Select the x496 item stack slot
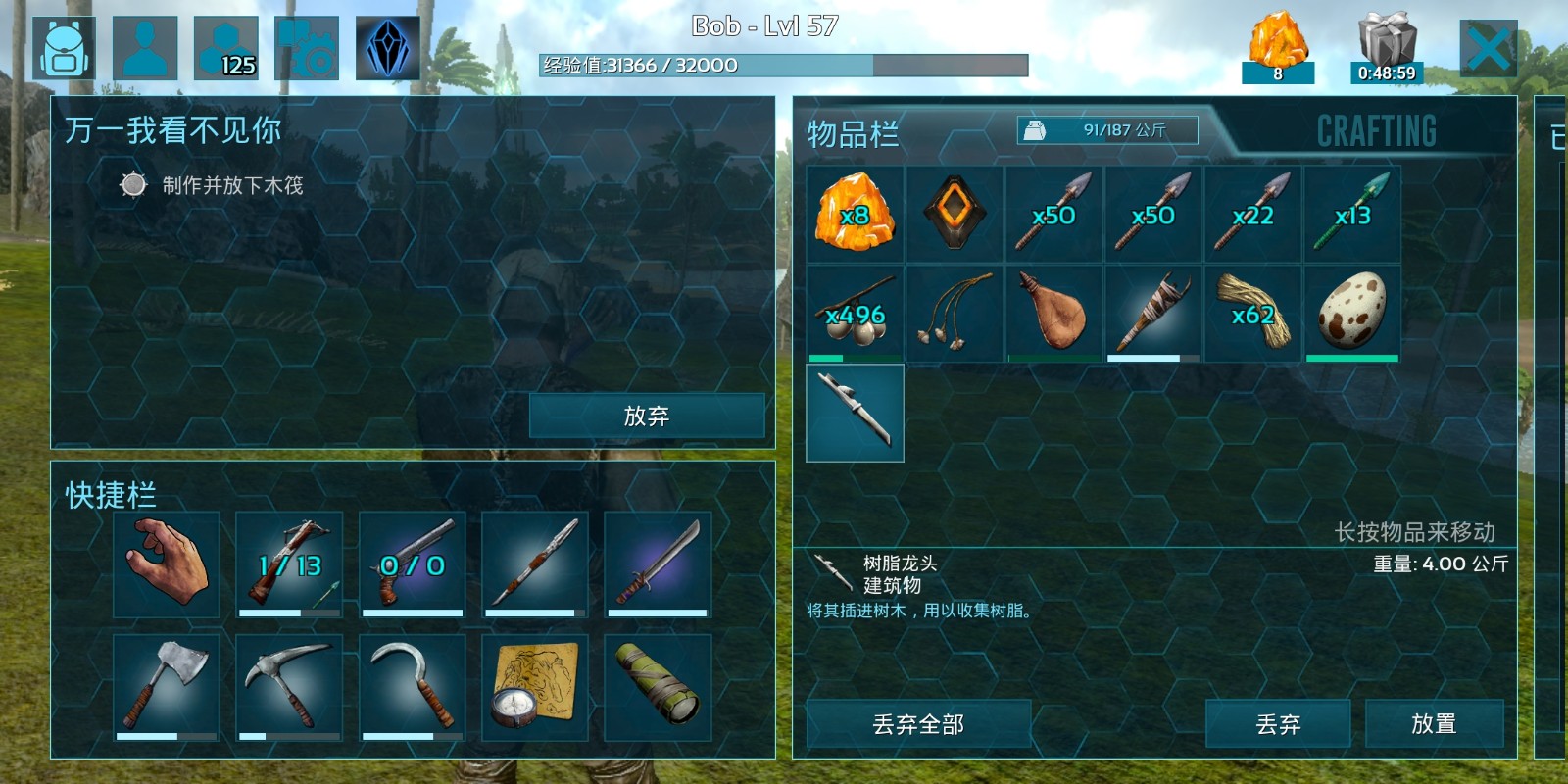 855,314
